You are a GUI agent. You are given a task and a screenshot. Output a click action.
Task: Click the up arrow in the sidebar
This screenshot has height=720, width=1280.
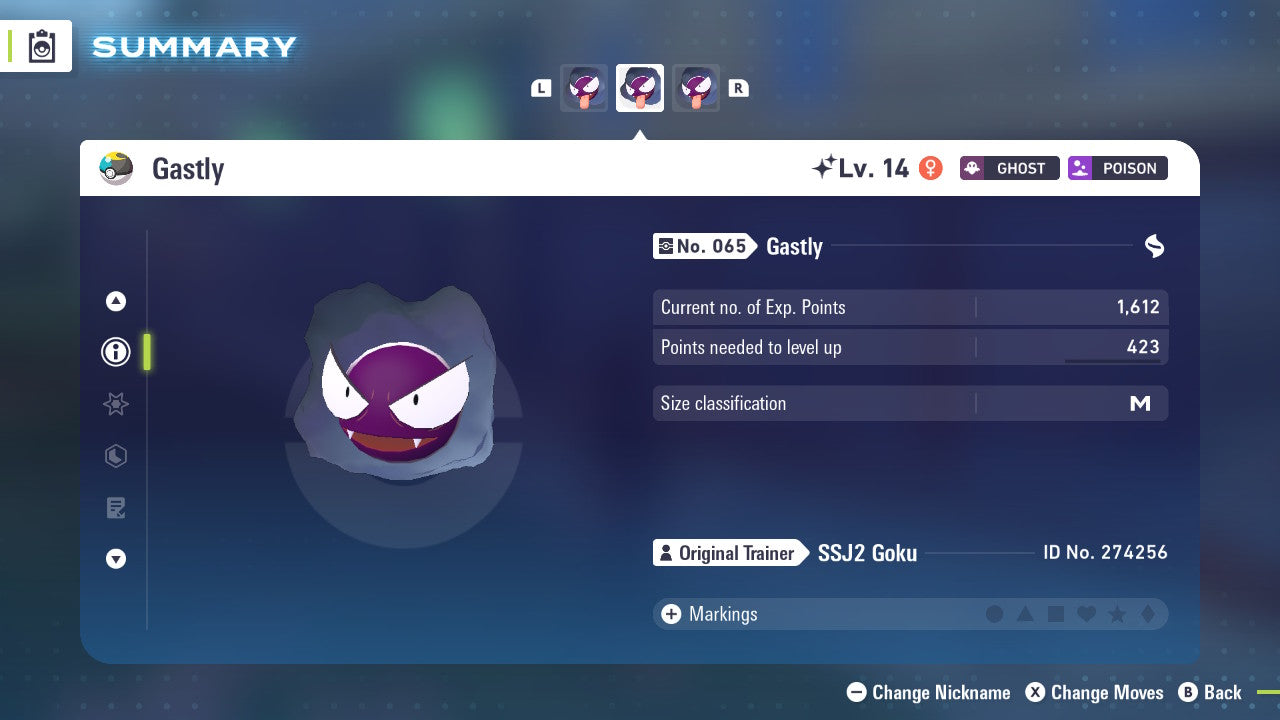tap(115, 300)
